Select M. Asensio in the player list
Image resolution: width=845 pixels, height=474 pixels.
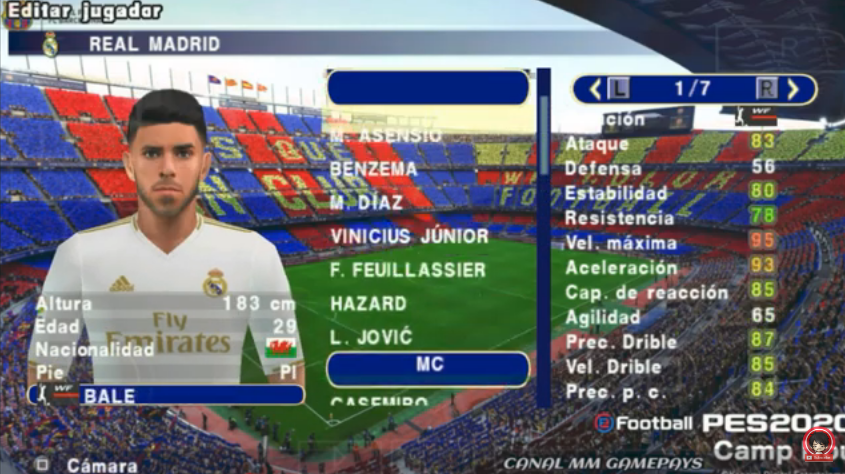(x=385, y=134)
